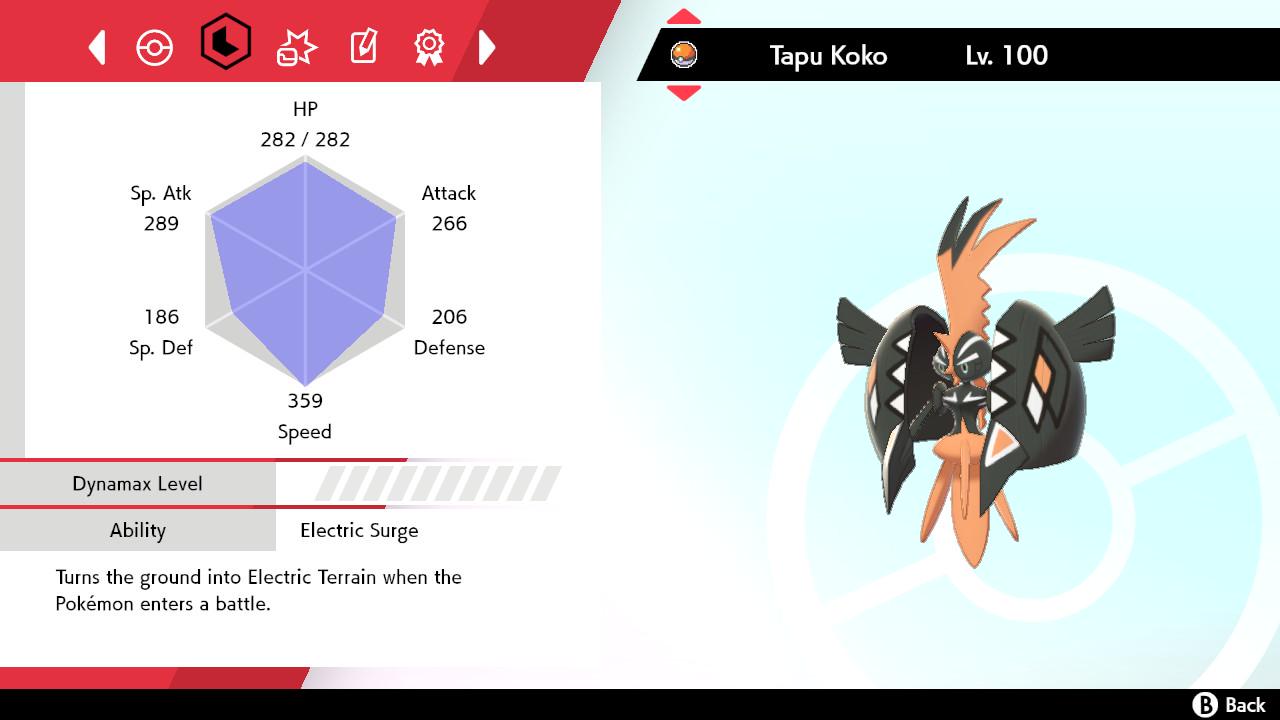Switch to the battle moves tab
This screenshot has height=720, width=1280.
[296, 47]
